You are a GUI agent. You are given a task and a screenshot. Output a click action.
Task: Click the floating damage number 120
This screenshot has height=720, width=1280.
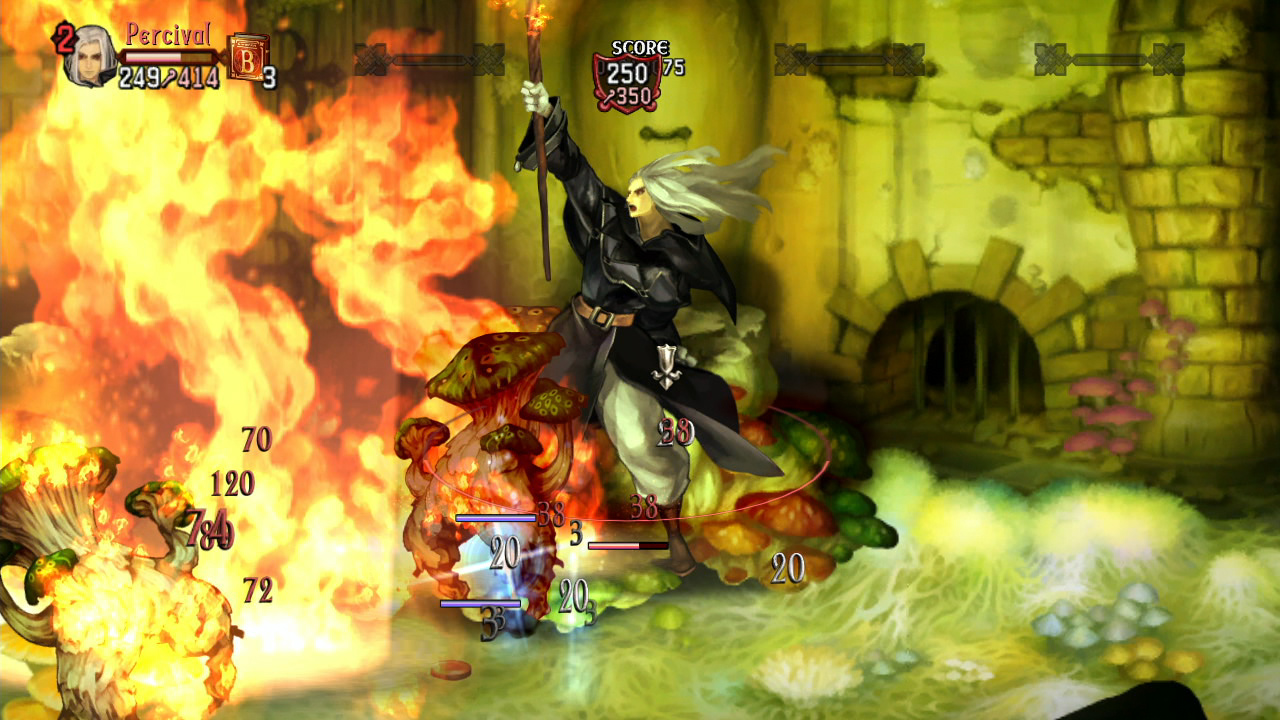[232, 485]
